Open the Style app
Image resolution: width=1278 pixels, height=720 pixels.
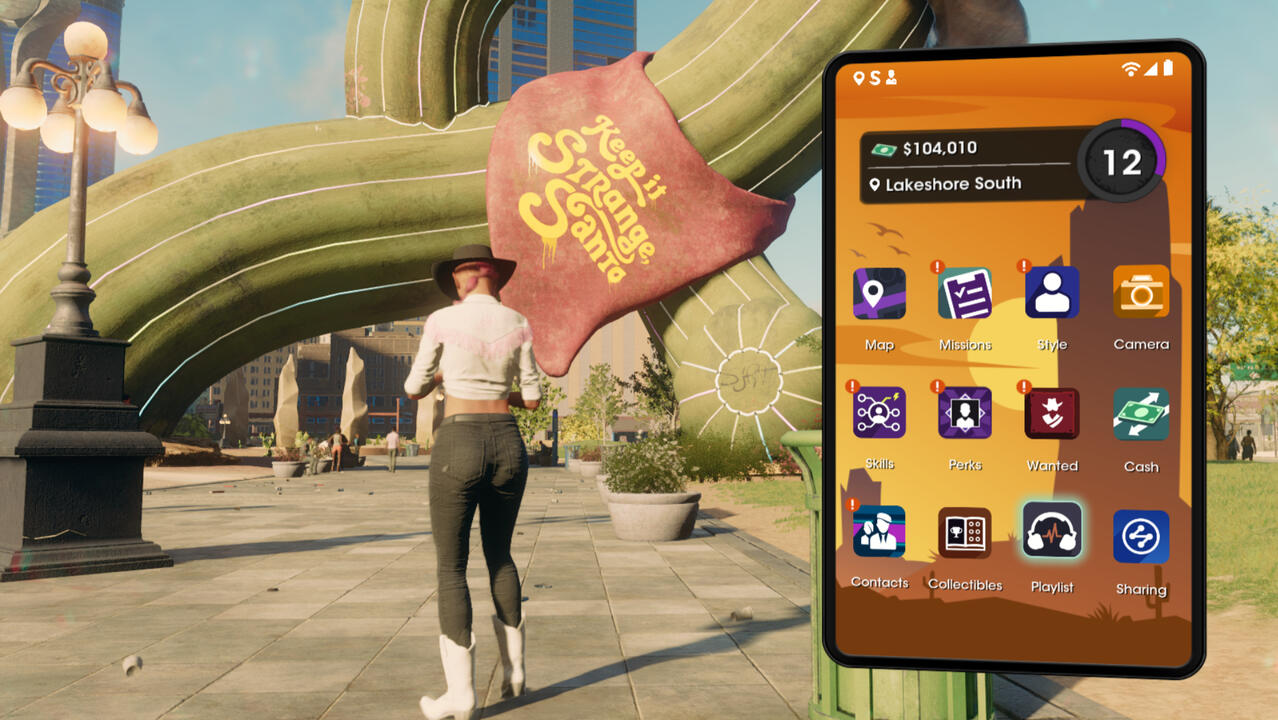point(1052,293)
